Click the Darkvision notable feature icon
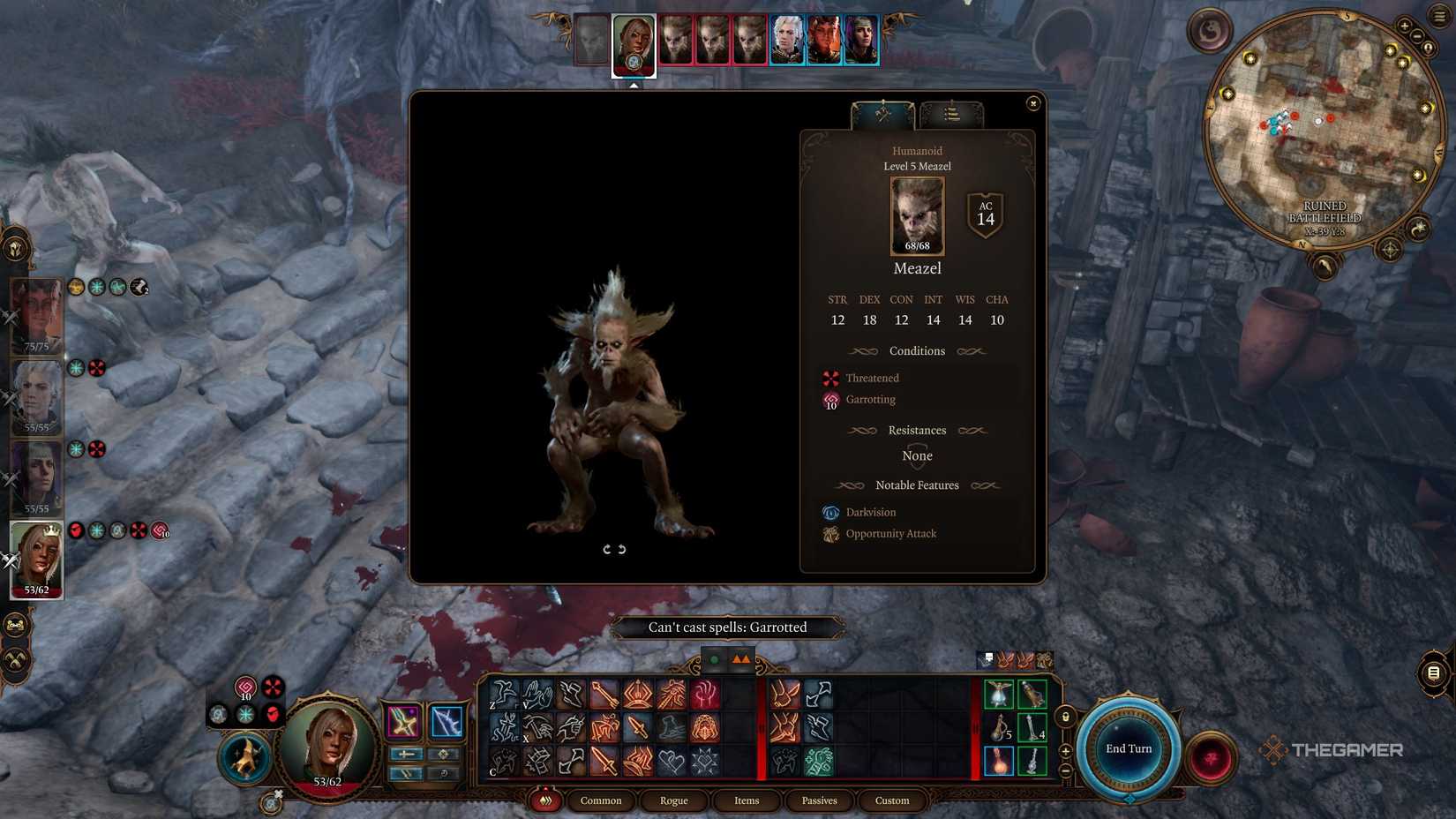This screenshot has height=819, width=1456. (830, 512)
